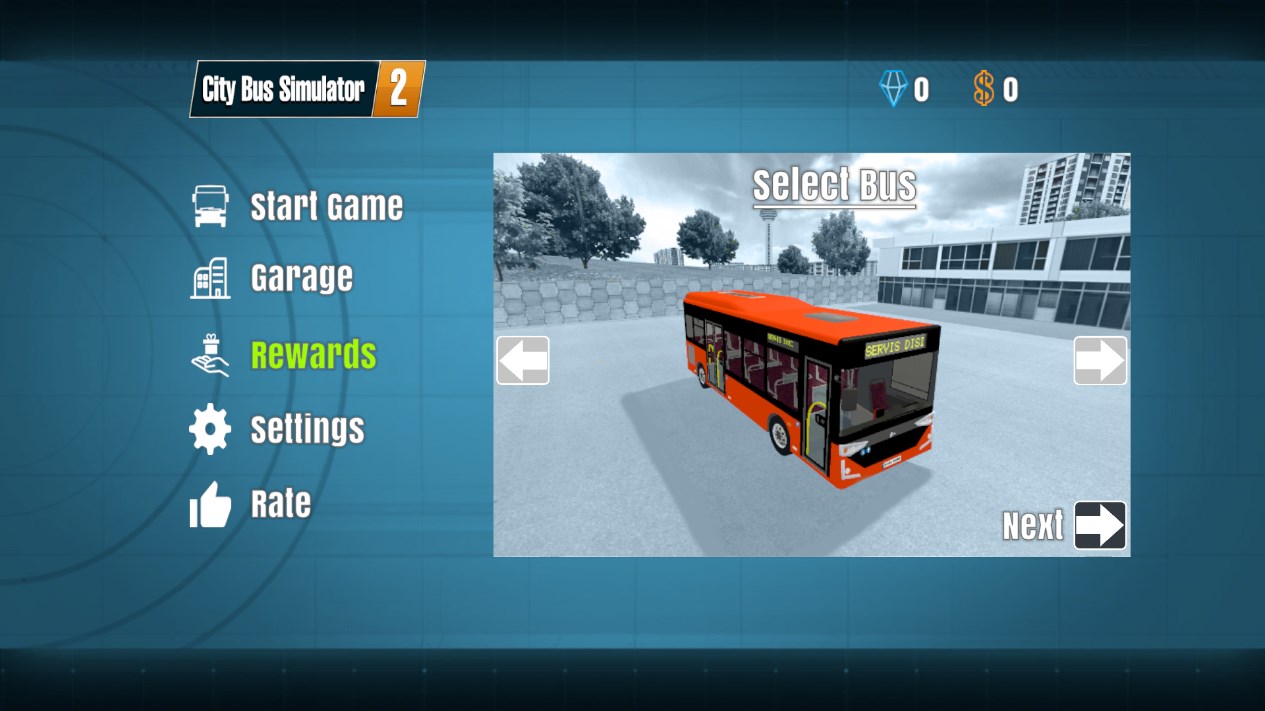Viewport: 1265px width, 711px height.
Task: Show the next bus with right arrow
Action: tap(1100, 360)
